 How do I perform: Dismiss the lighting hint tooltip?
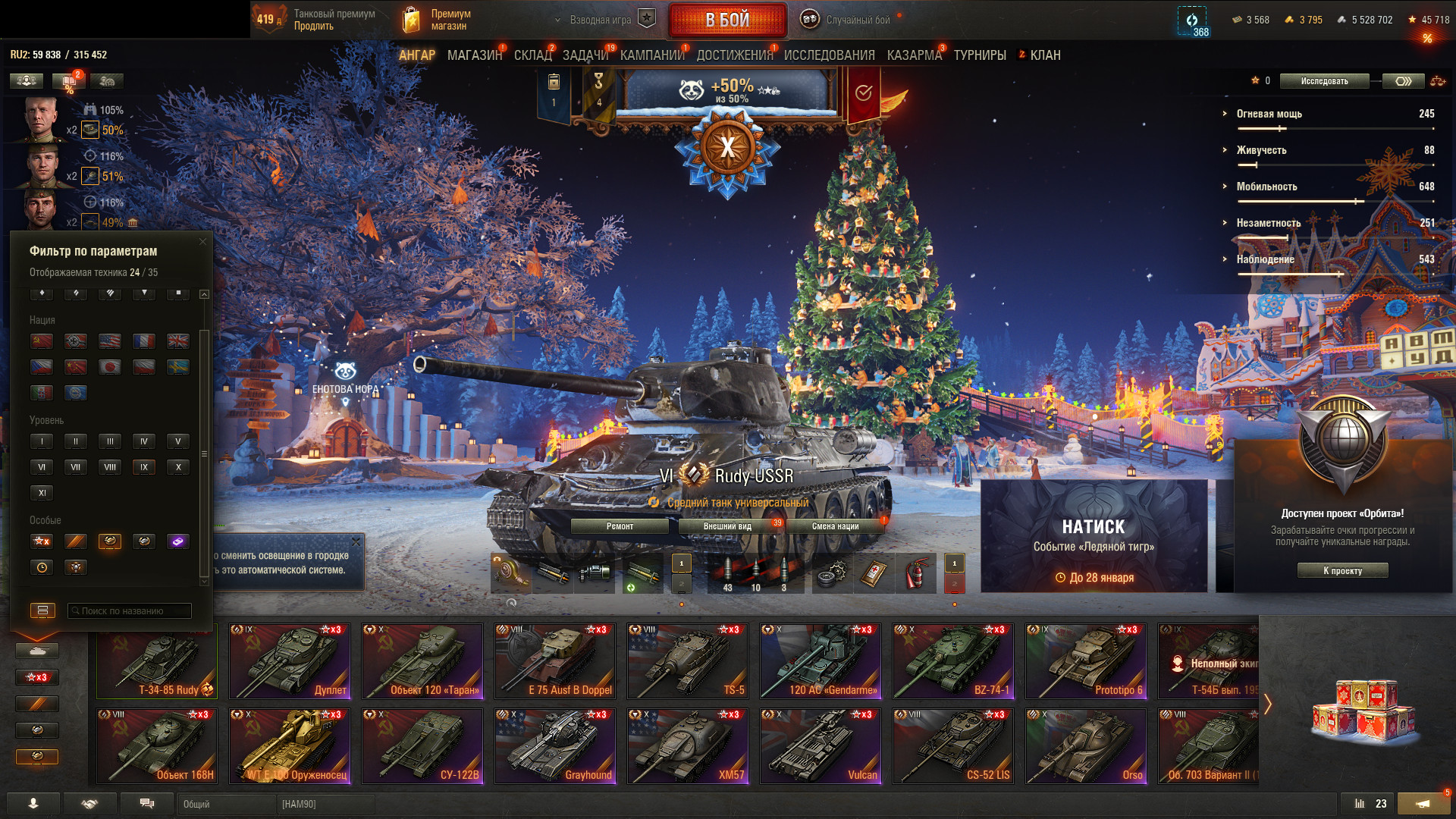(356, 542)
